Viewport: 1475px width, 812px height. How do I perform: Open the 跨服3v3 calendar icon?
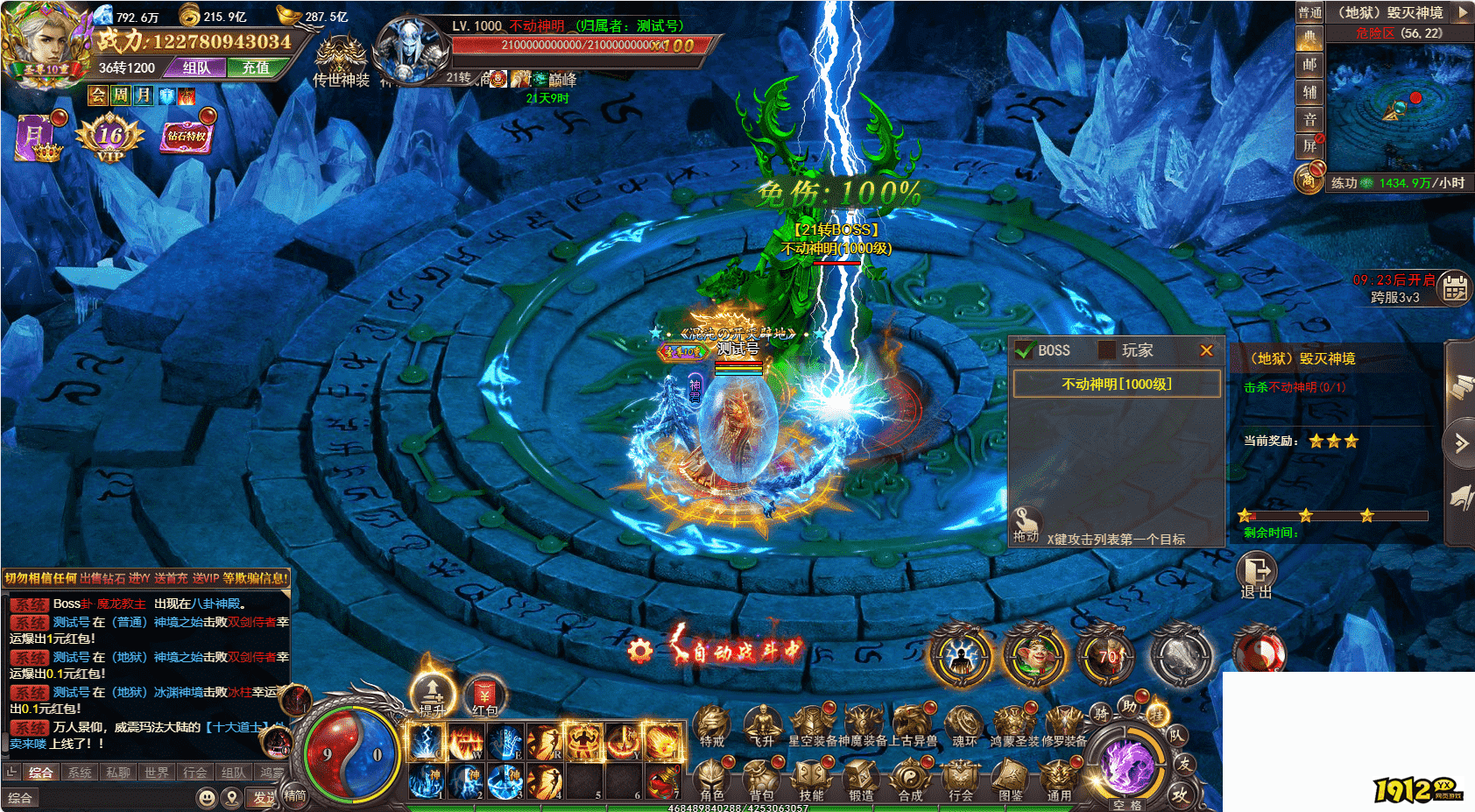click(1455, 286)
